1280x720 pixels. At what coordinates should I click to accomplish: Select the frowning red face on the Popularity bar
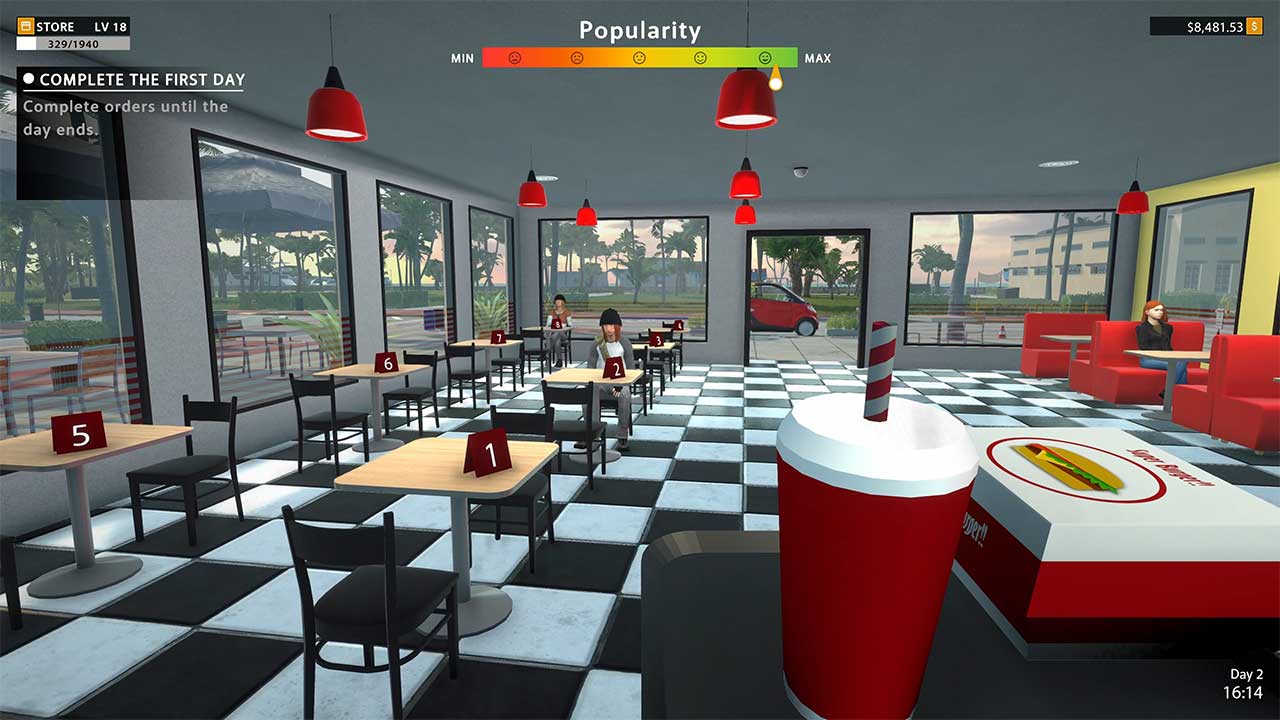(515, 58)
